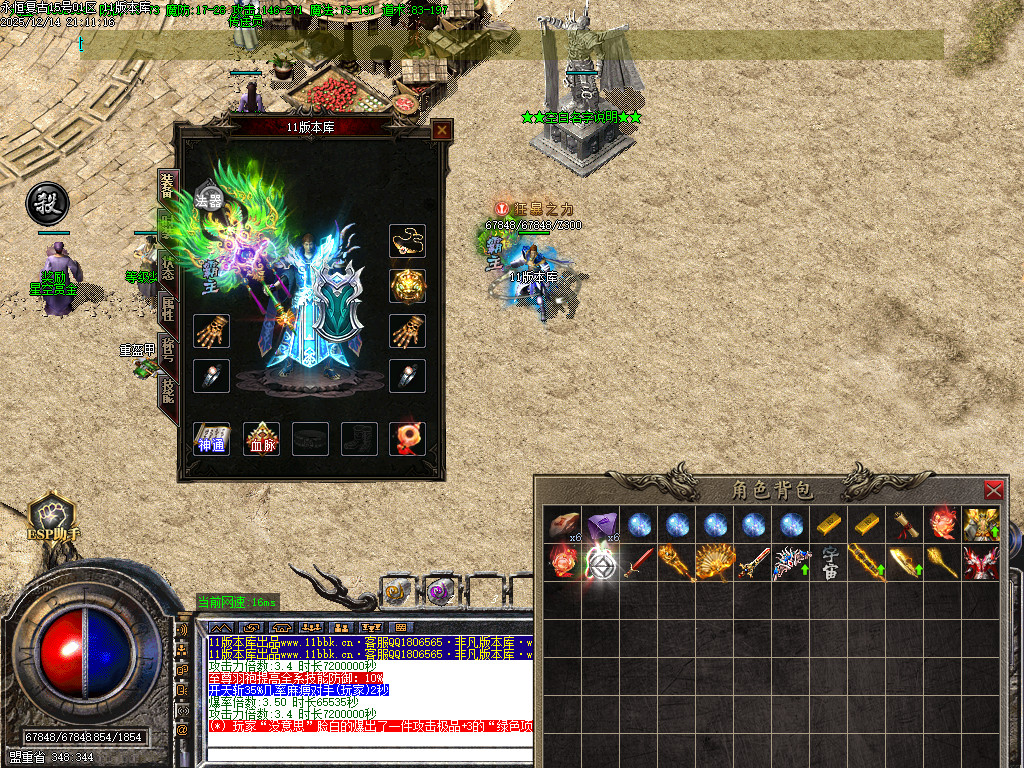
Task: Pick the 宇宙 item in the bag
Action: [x=832, y=562]
